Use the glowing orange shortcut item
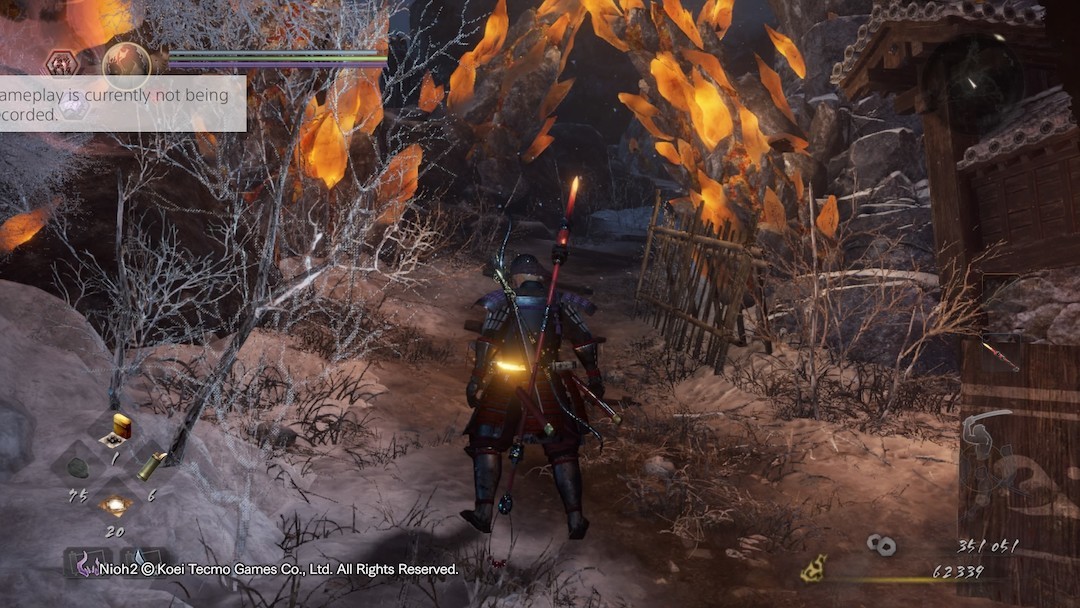The width and height of the screenshot is (1080, 608). pyautogui.click(x=115, y=506)
